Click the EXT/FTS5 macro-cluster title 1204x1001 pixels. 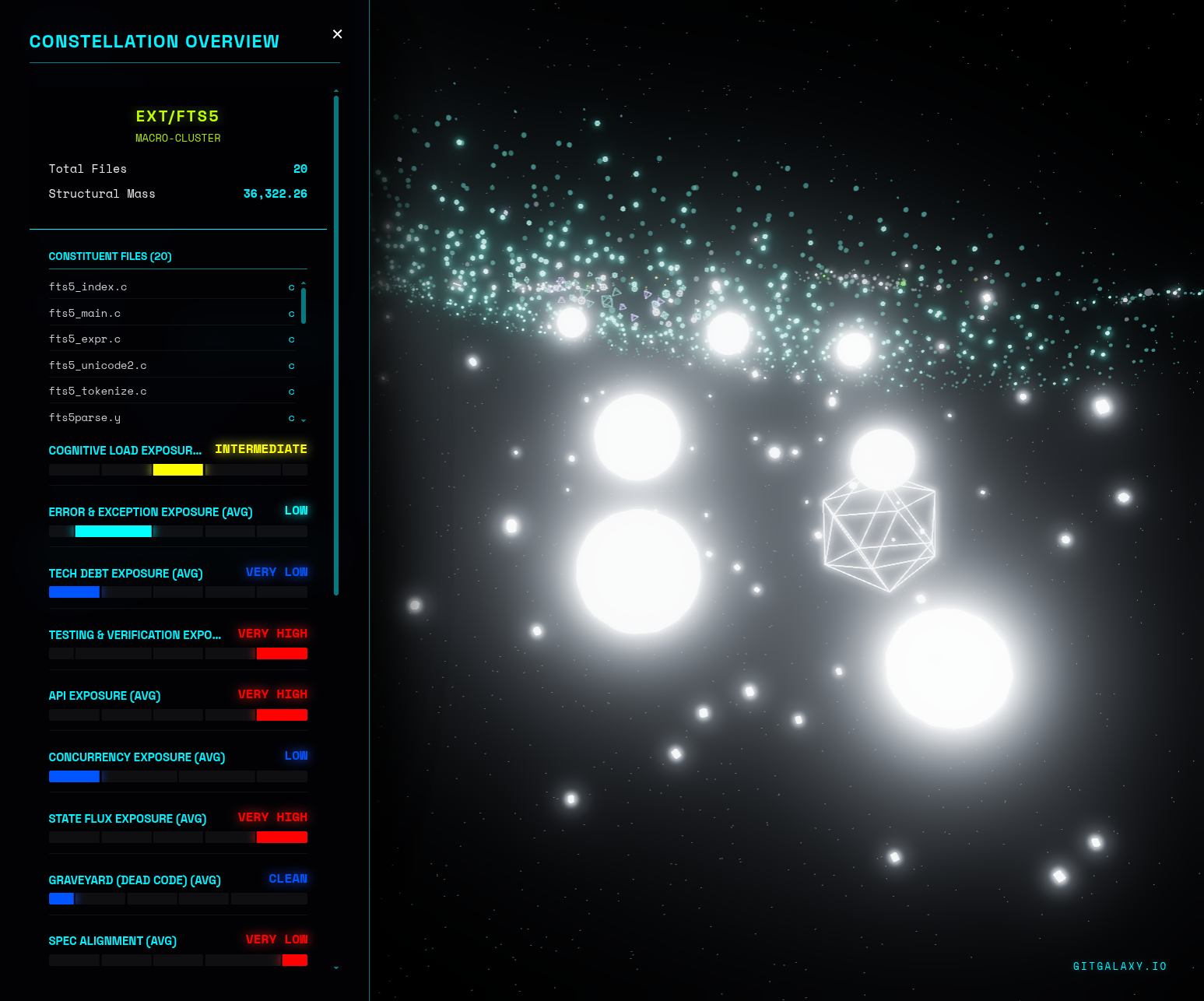coord(177,115)
